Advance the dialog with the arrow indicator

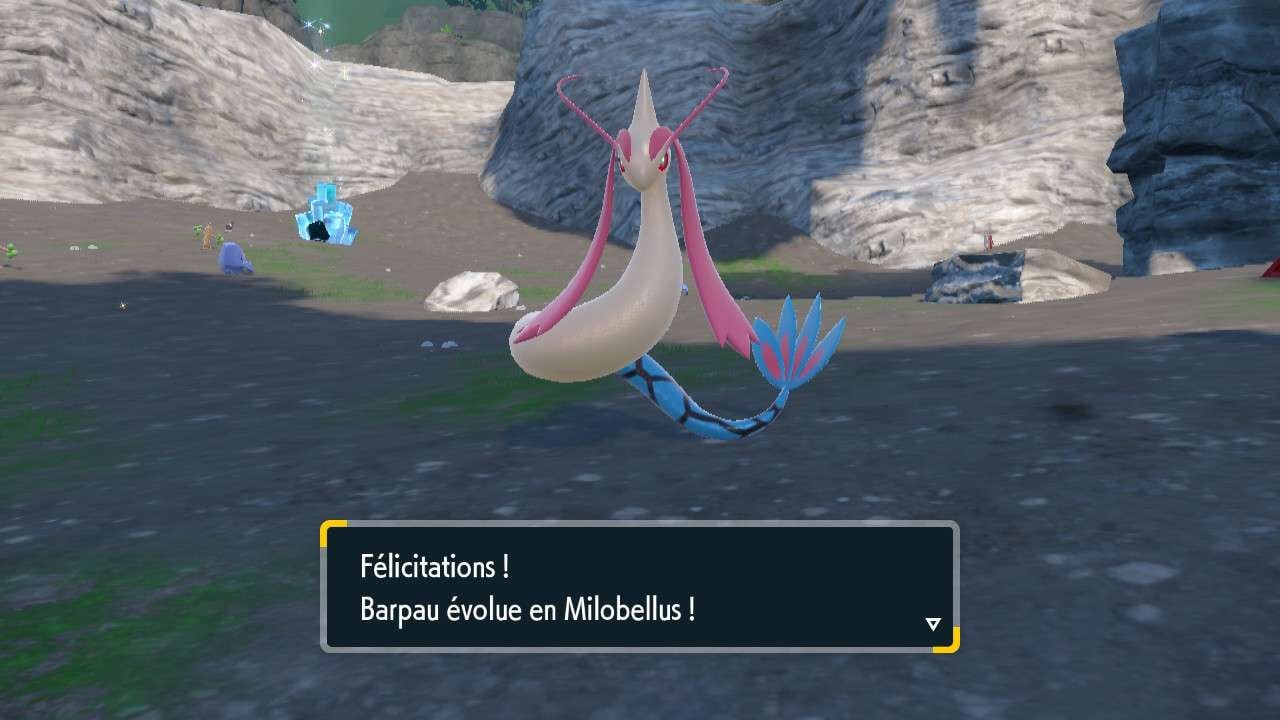934,621
